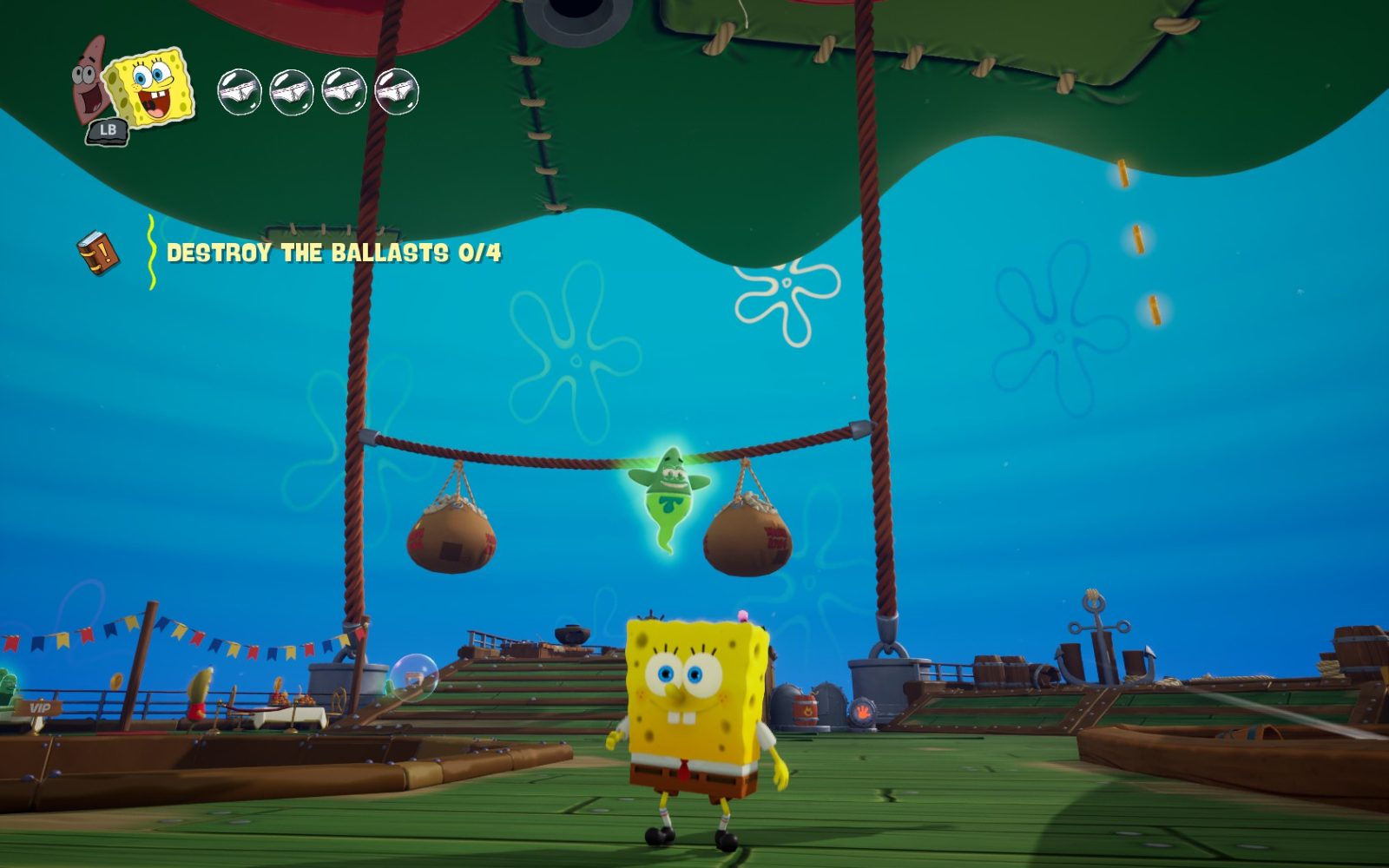
Task: Click the Destroy the Ballasts objective tracker
Action: coord(333,253)
